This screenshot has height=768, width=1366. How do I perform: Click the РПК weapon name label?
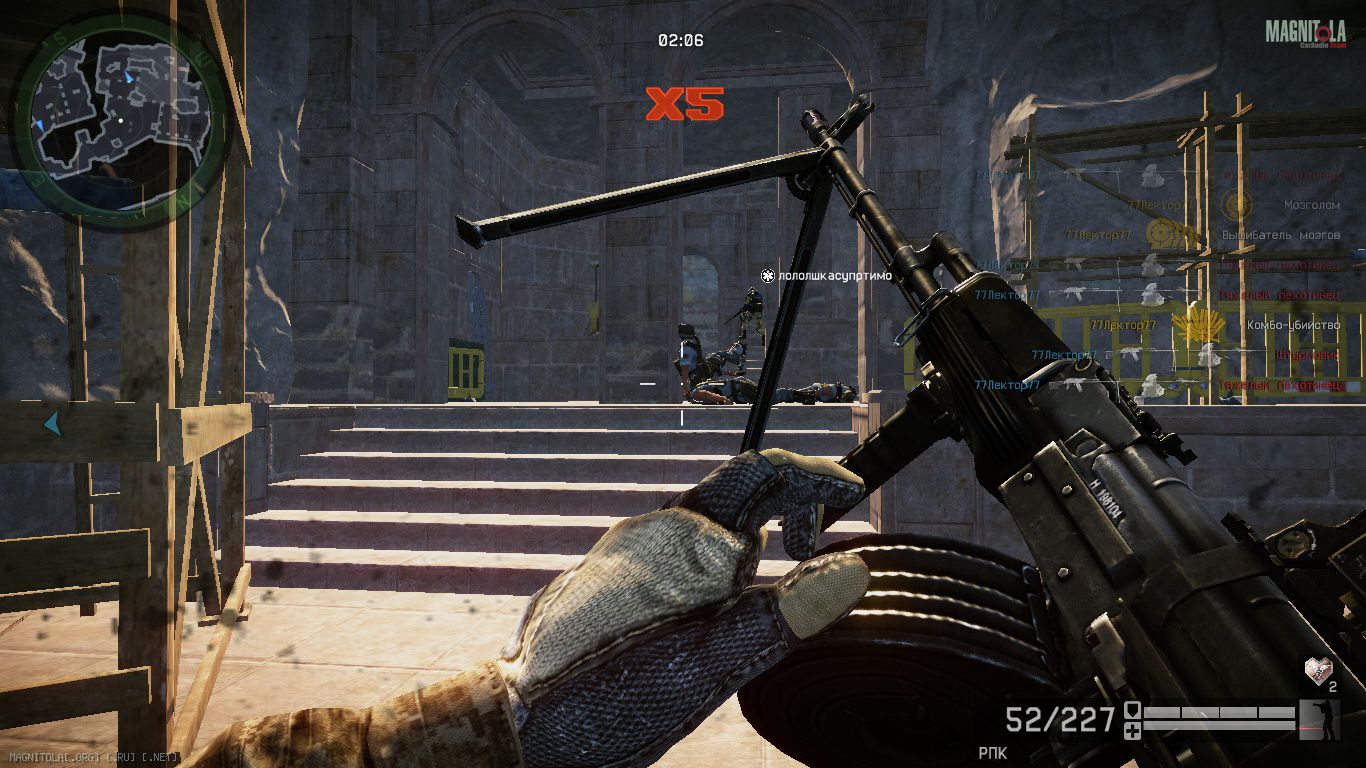[992, 751]
